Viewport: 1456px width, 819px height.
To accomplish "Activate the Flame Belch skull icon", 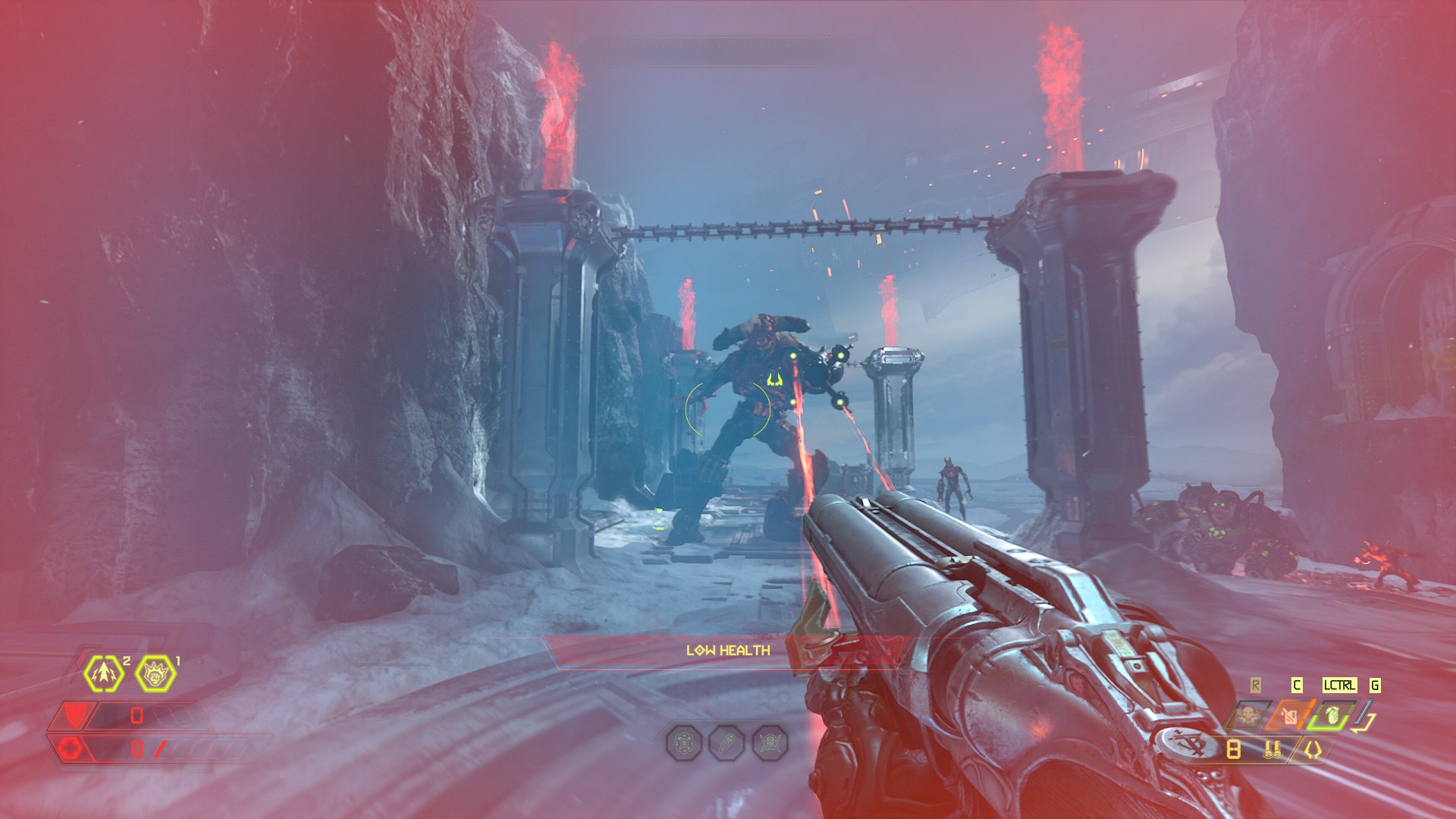I will point(1246,715).
